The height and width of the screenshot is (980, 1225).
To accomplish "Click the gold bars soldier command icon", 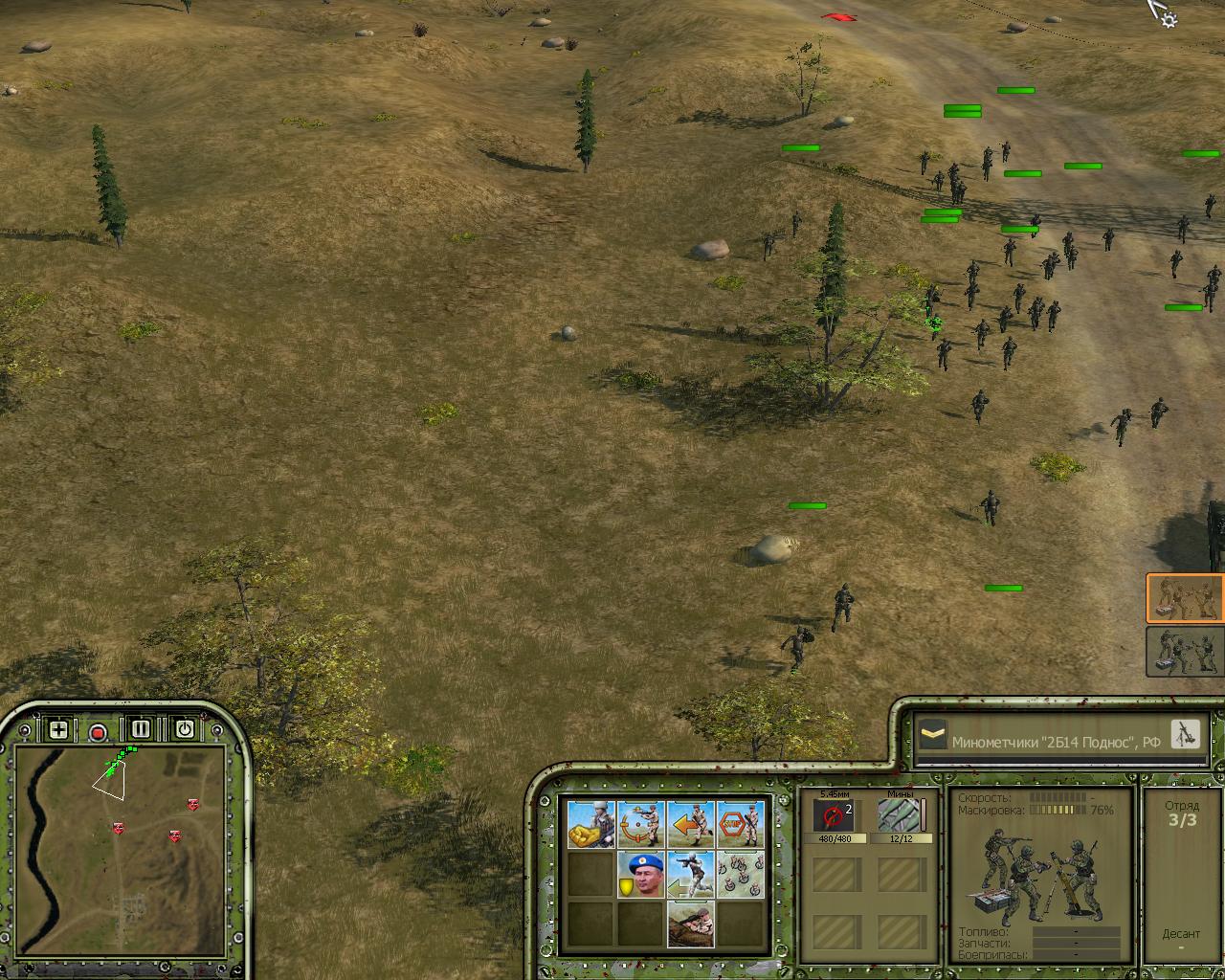I will (590, 824).
